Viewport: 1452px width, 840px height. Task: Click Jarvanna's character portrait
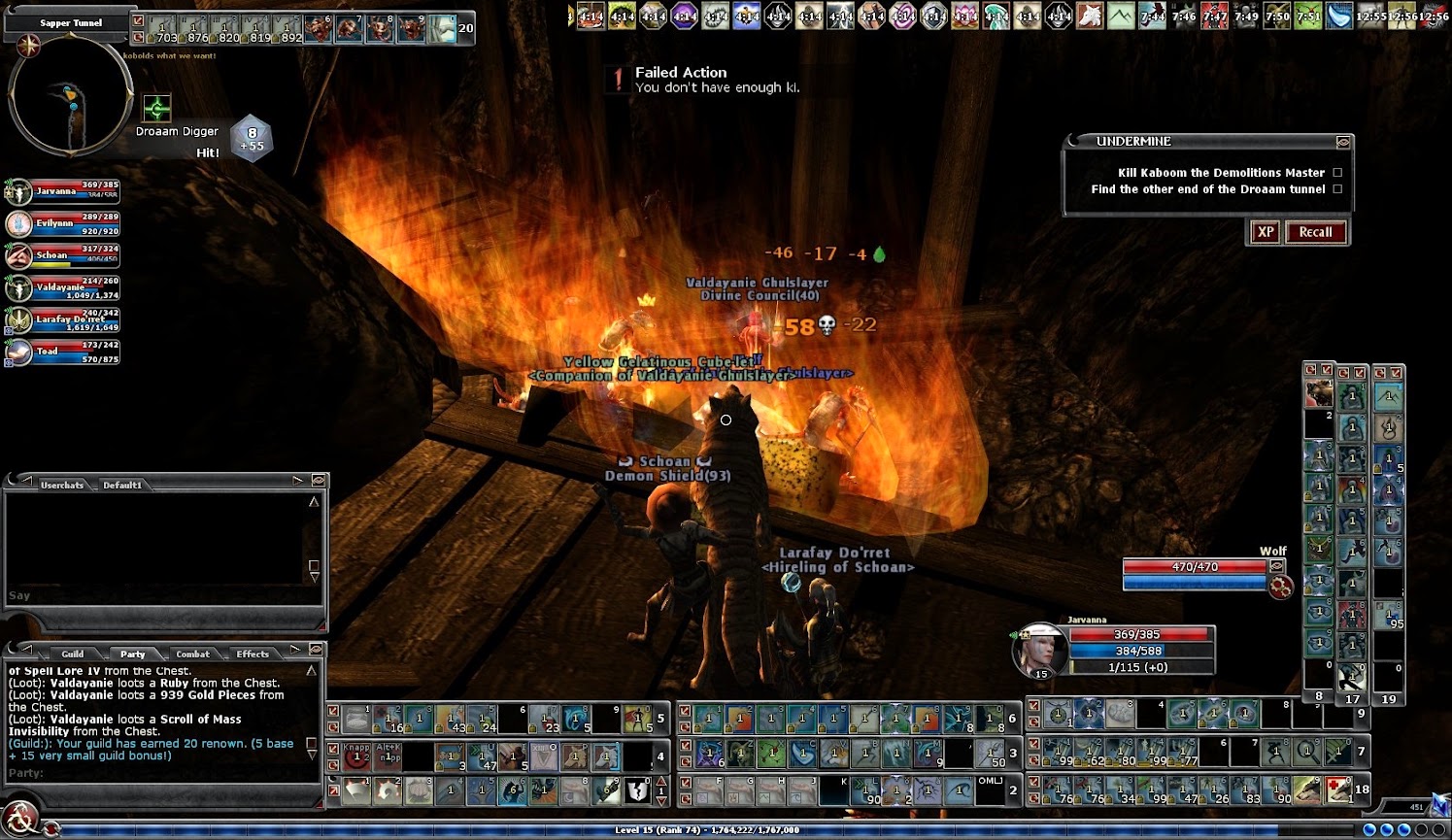point(1039,650)
